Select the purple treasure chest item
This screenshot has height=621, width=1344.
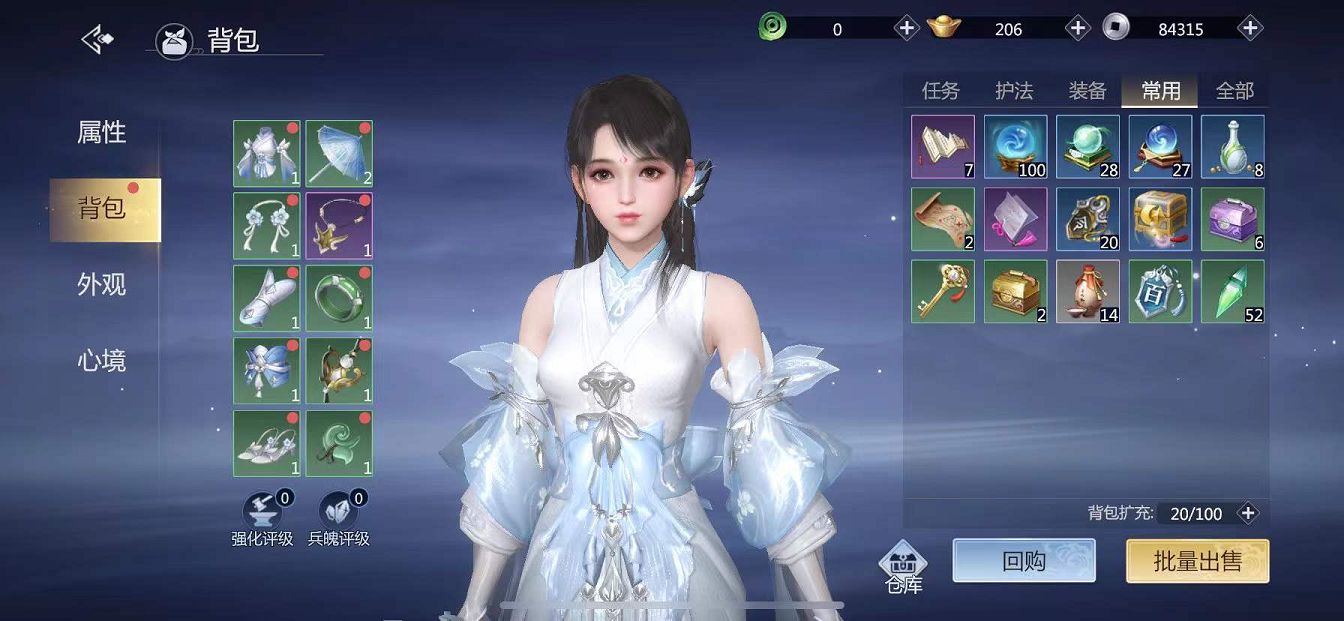[x=1232, y=219]
